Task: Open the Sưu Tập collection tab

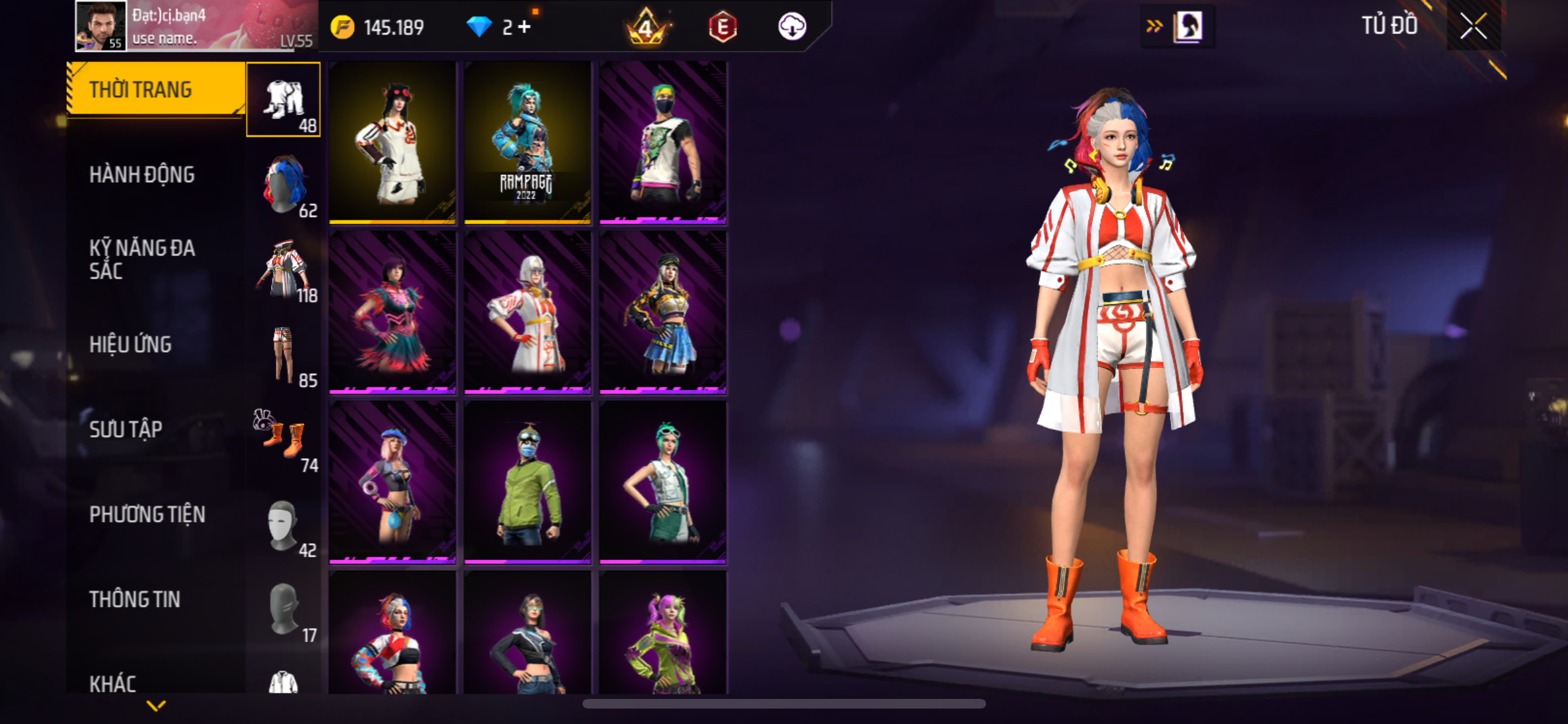Action: (126, 429)
